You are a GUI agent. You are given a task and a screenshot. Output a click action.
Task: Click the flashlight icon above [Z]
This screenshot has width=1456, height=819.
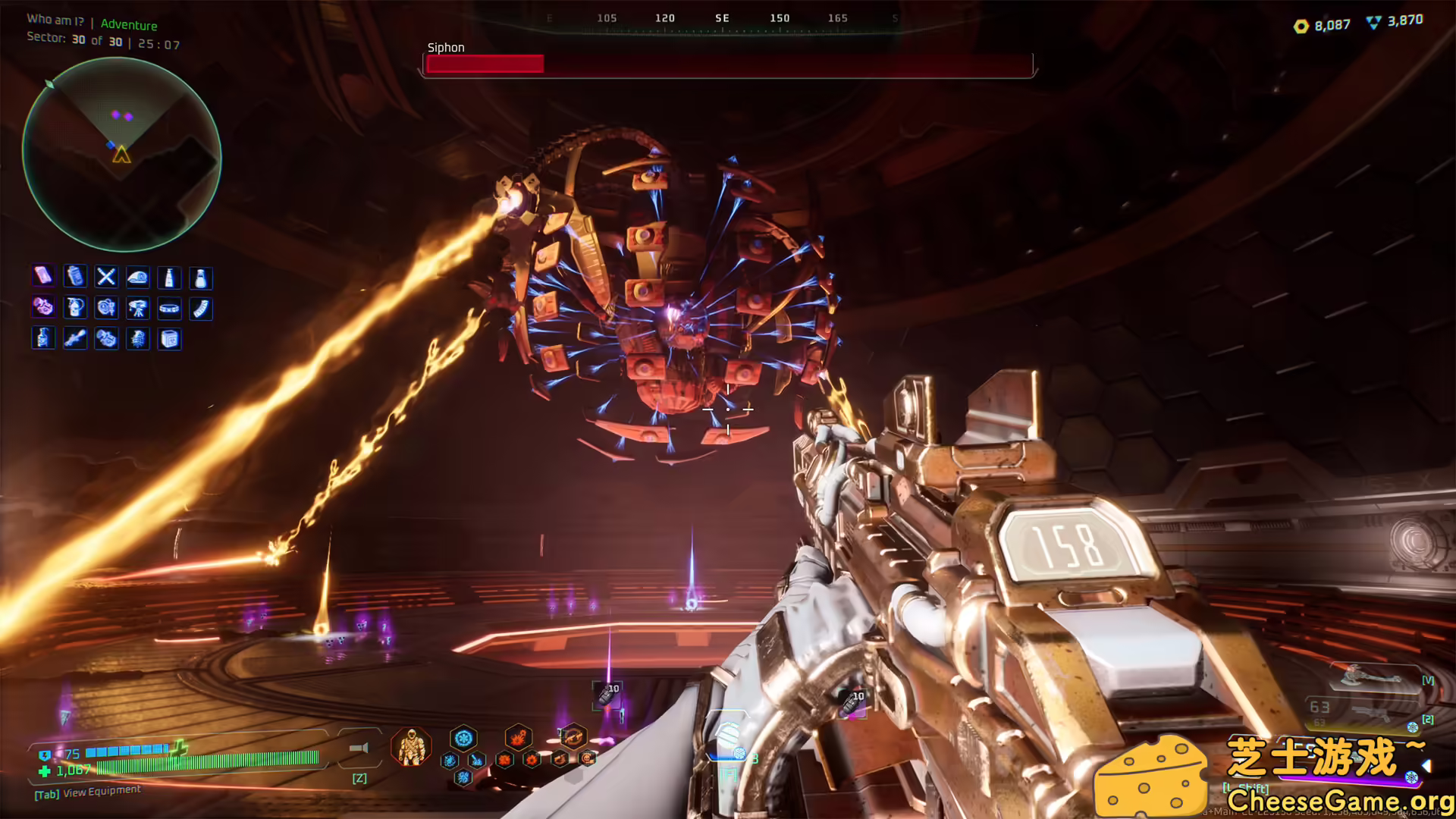click(x=359, y=748)
